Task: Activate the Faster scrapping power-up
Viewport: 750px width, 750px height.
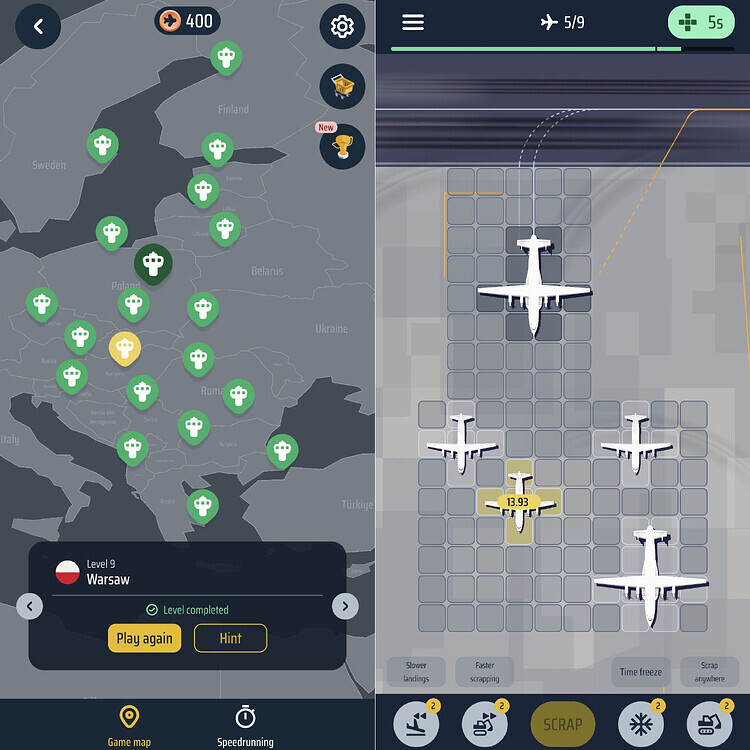Action: [485, 723]
